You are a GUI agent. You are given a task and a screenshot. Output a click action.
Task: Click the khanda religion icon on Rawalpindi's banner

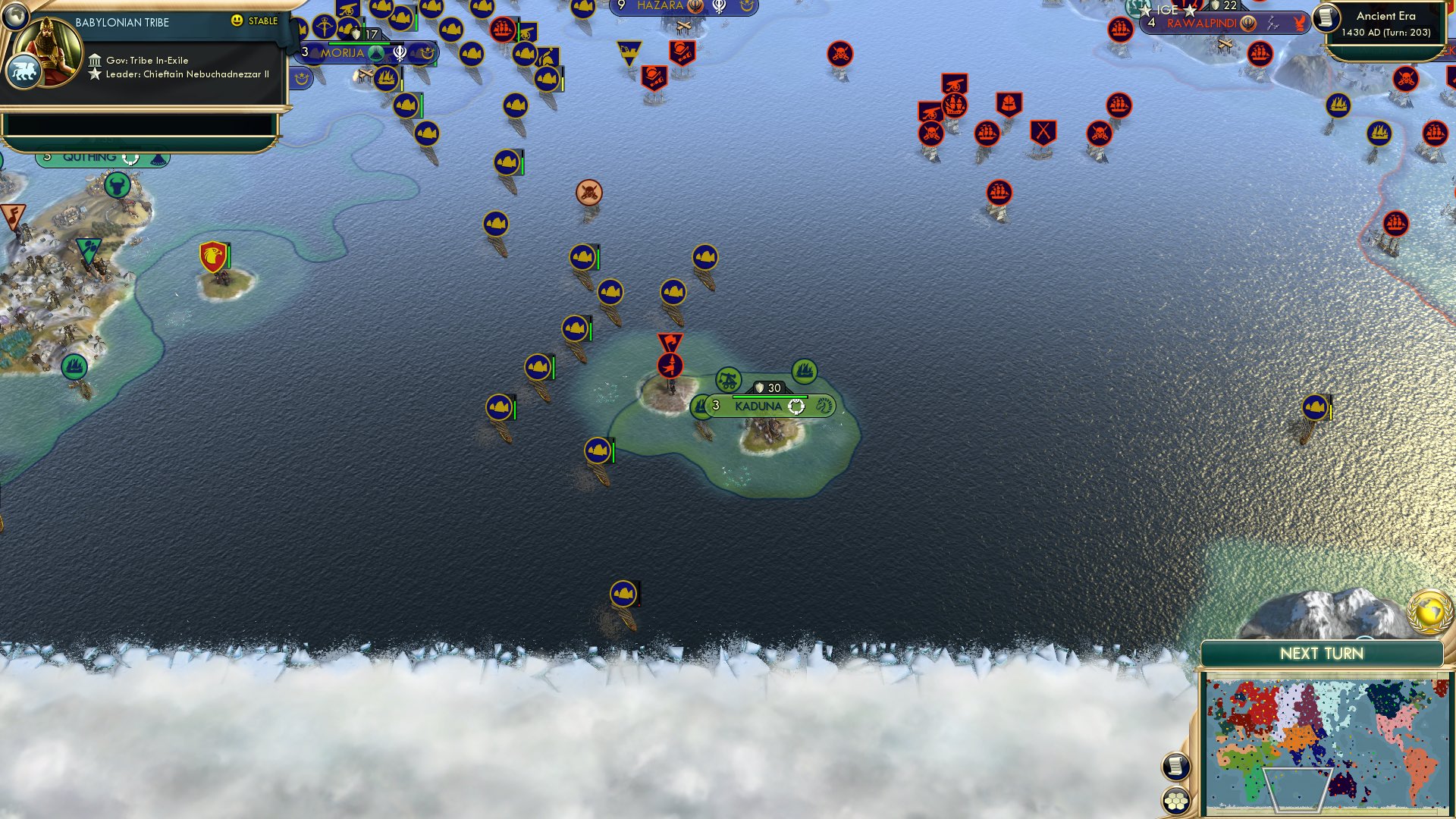point(1248,23)
